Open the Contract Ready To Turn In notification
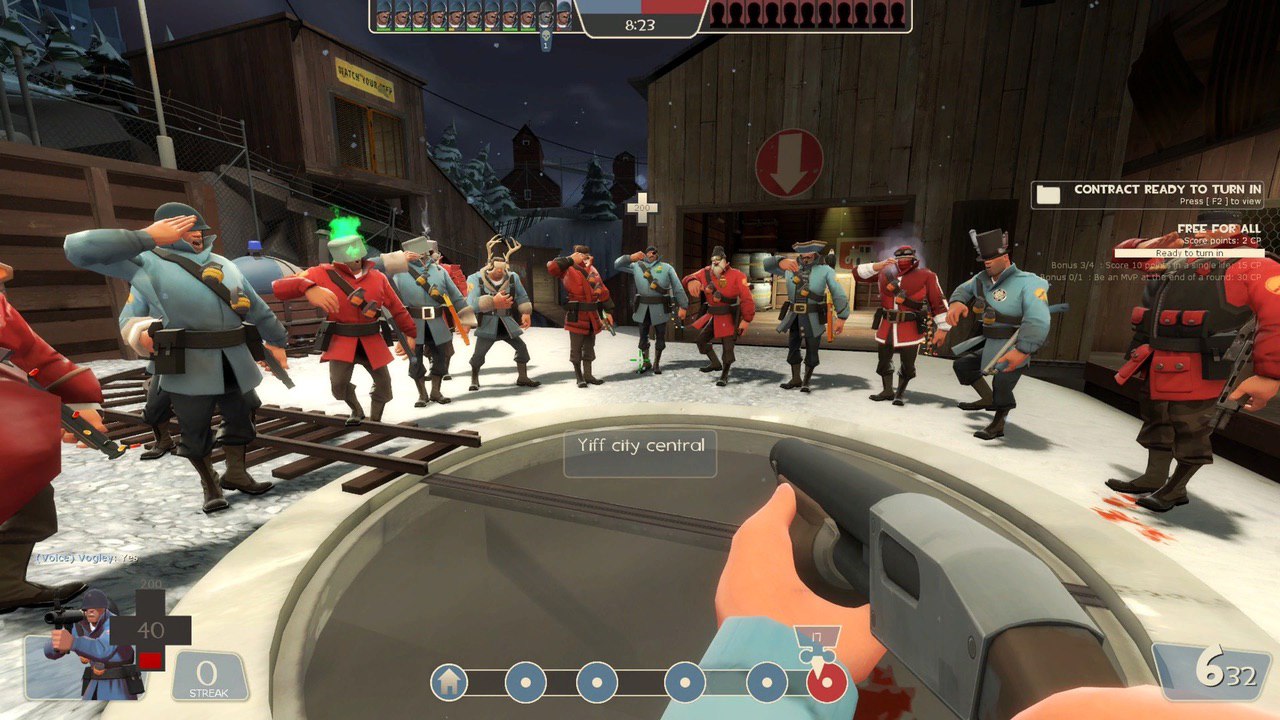The width and height of the screenshot is (1280, 720). point(1148,194)
